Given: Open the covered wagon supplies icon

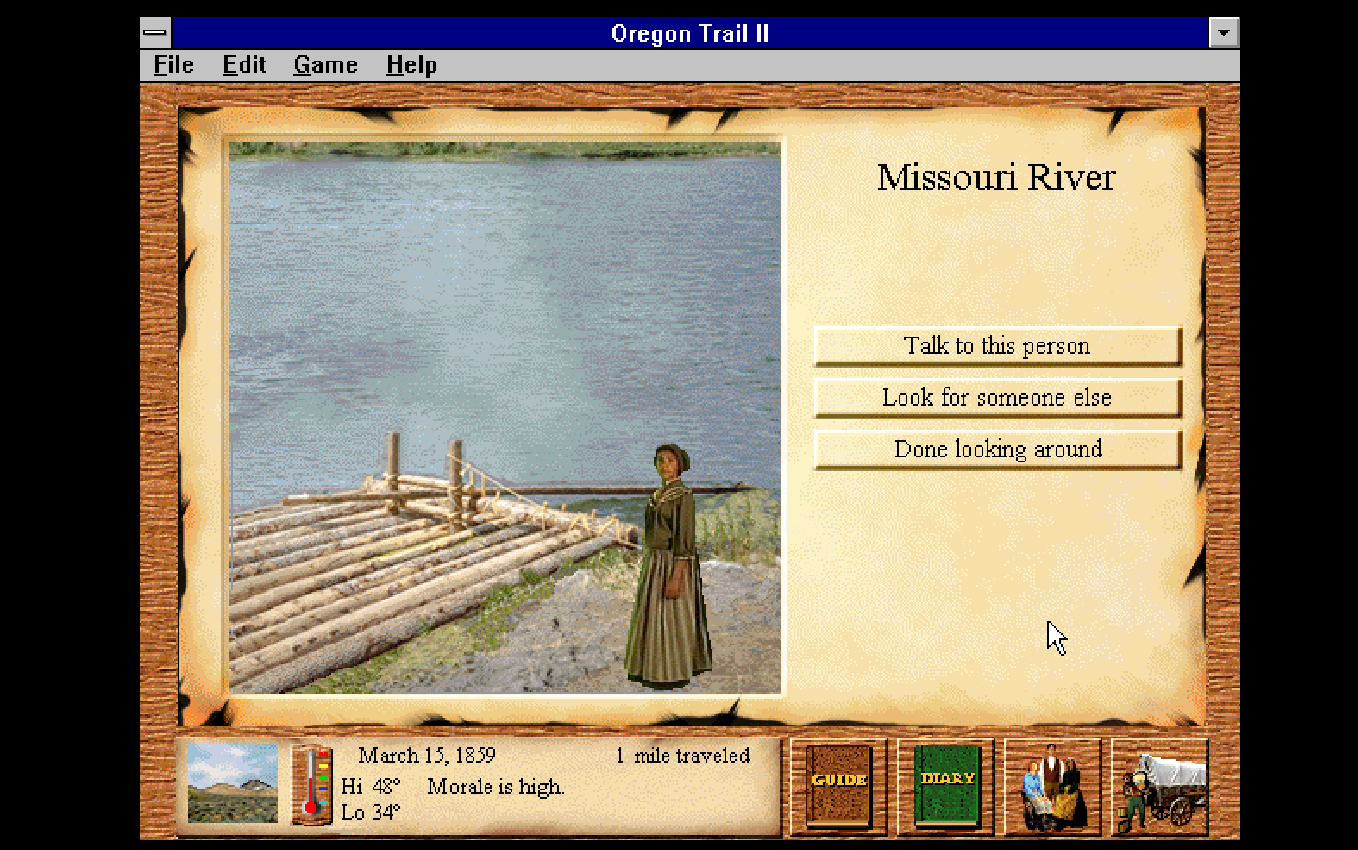Looking at the screenshot, I should click(x=1160, y=786).
